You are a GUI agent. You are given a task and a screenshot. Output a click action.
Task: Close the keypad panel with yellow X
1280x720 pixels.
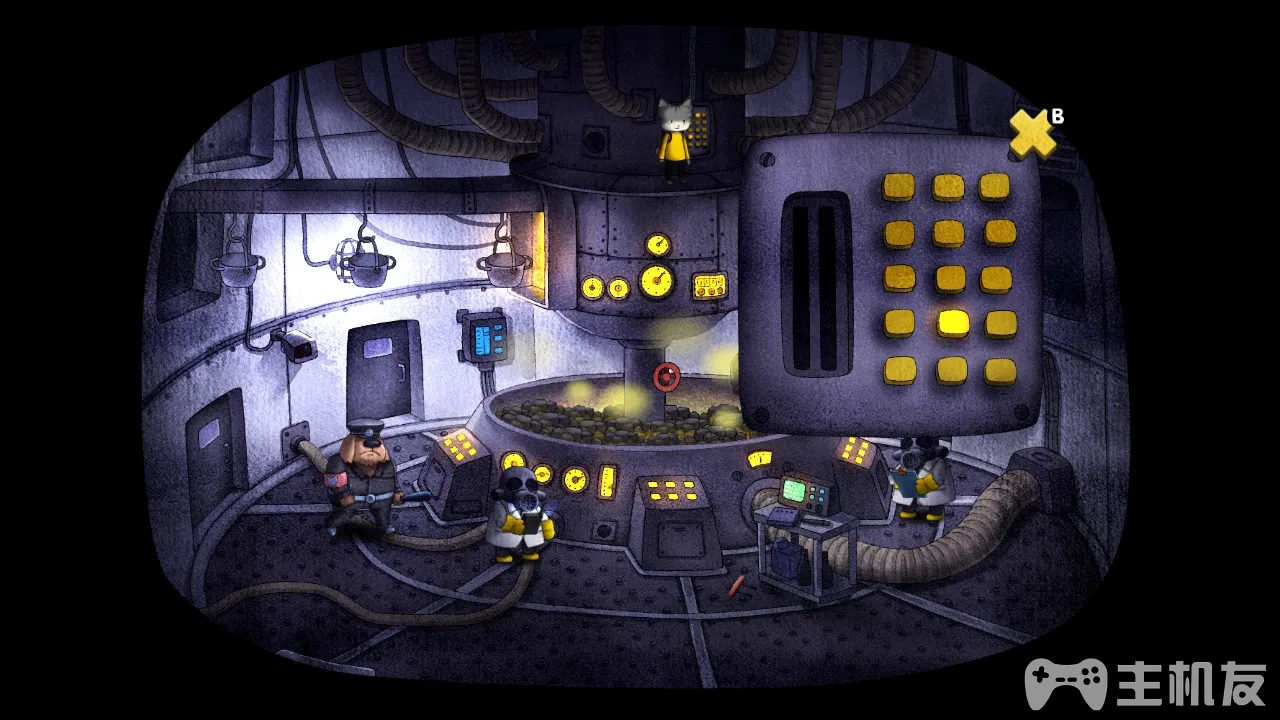tap(1031, 134)
